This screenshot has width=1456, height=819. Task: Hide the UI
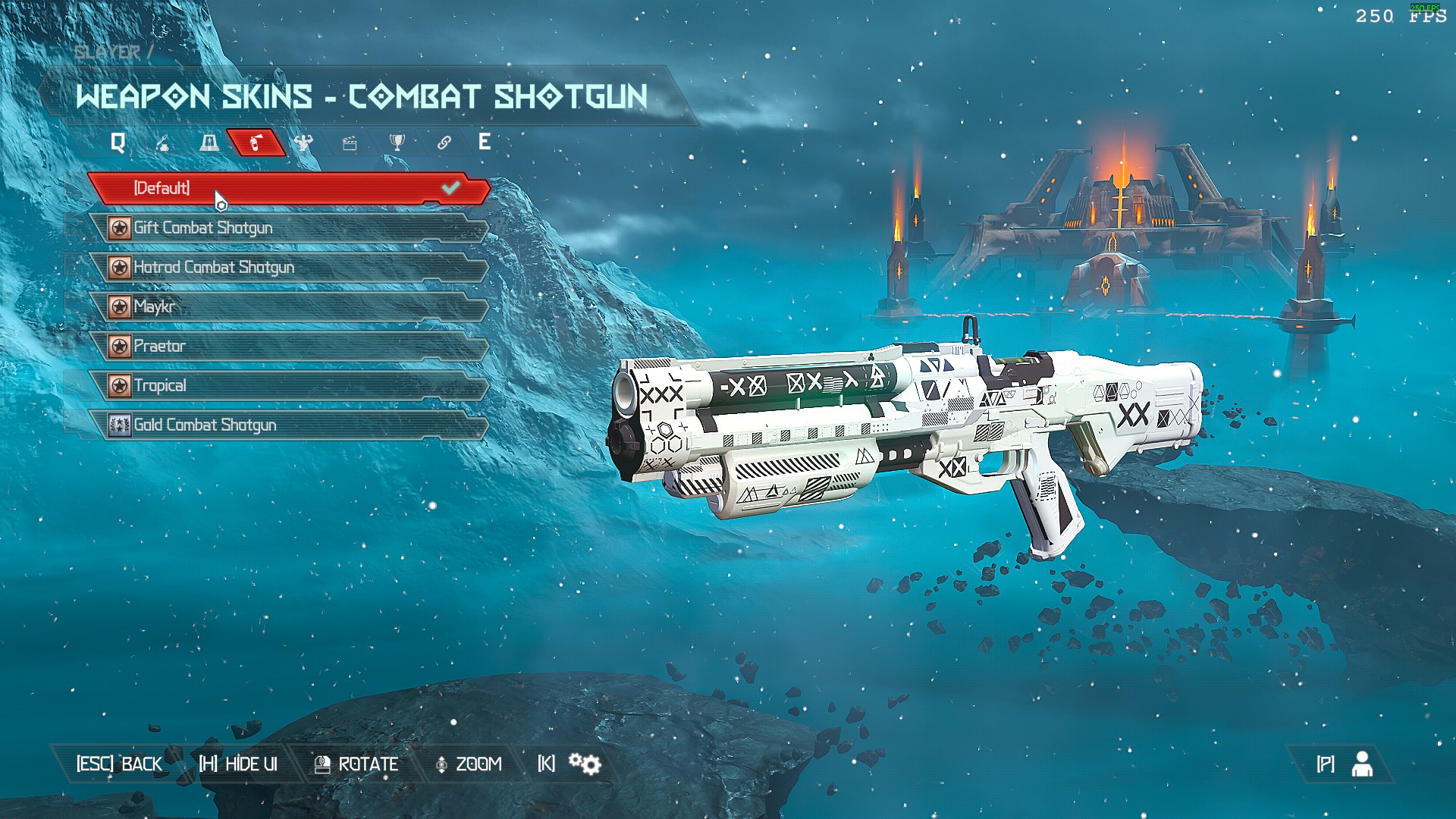[x=238, y=764]
